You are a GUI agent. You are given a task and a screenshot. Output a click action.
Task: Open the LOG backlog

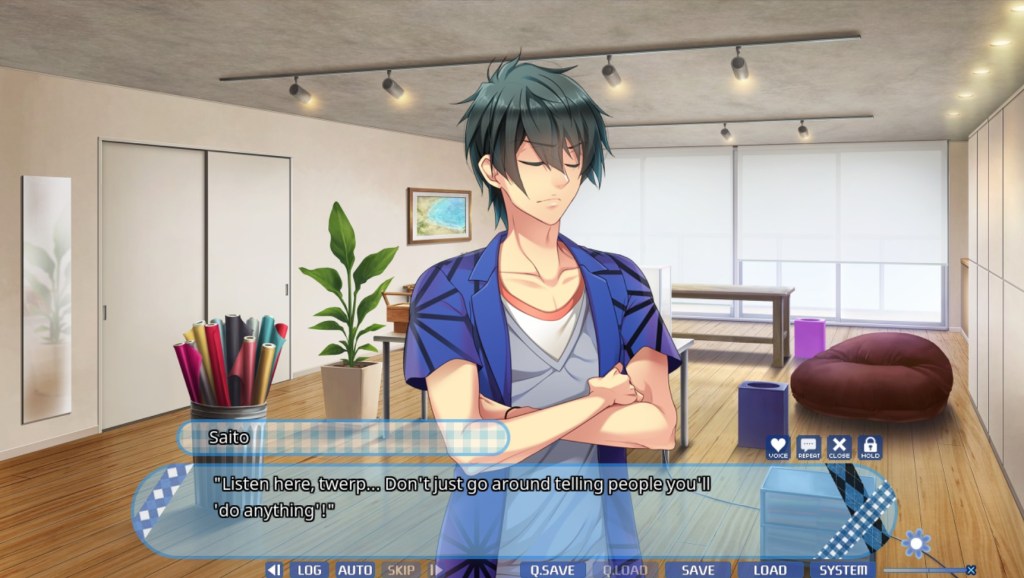click(309, 570)
